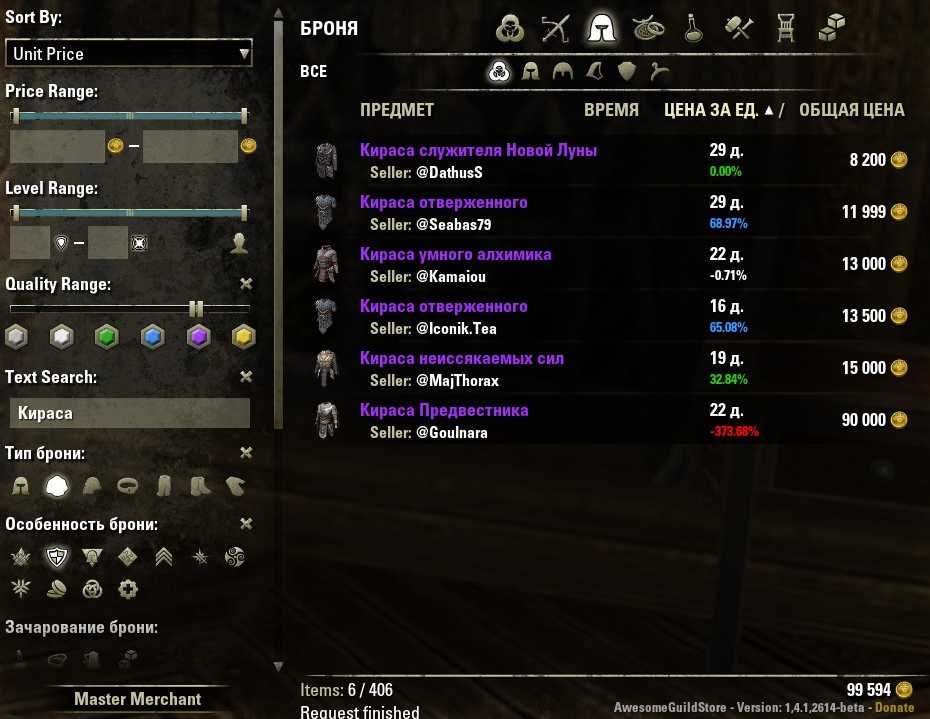Image resolution: width=930 pixels, height=719 pixels.
Task: Open the Donate link
Action: point(894,707)
